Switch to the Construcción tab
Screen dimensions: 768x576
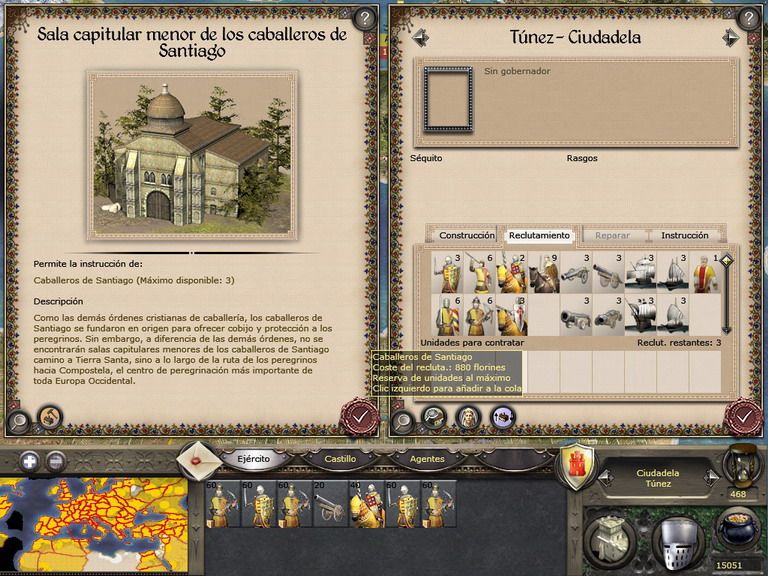click(x=467, y=236)
